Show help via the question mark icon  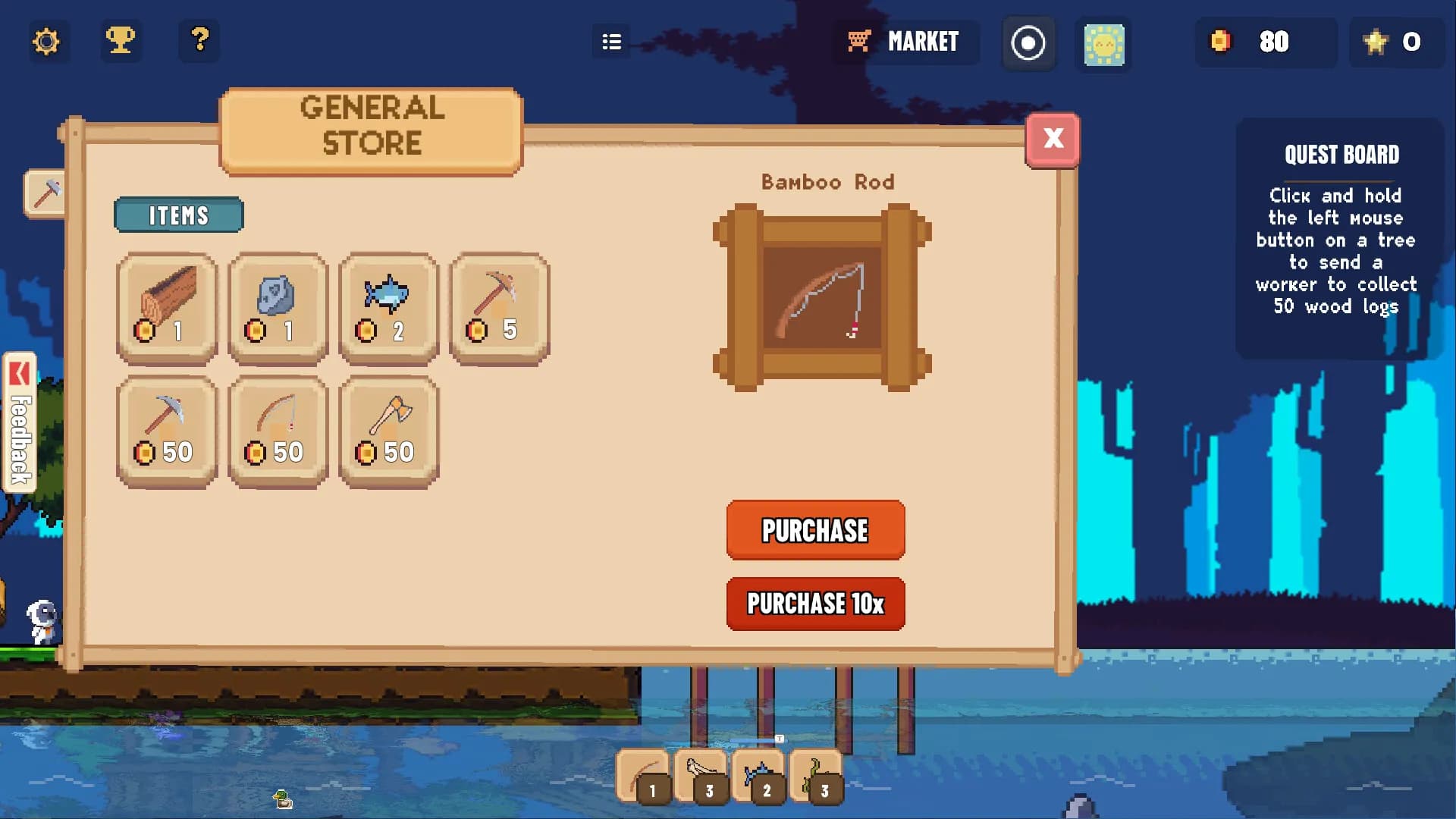click(199, 41)
